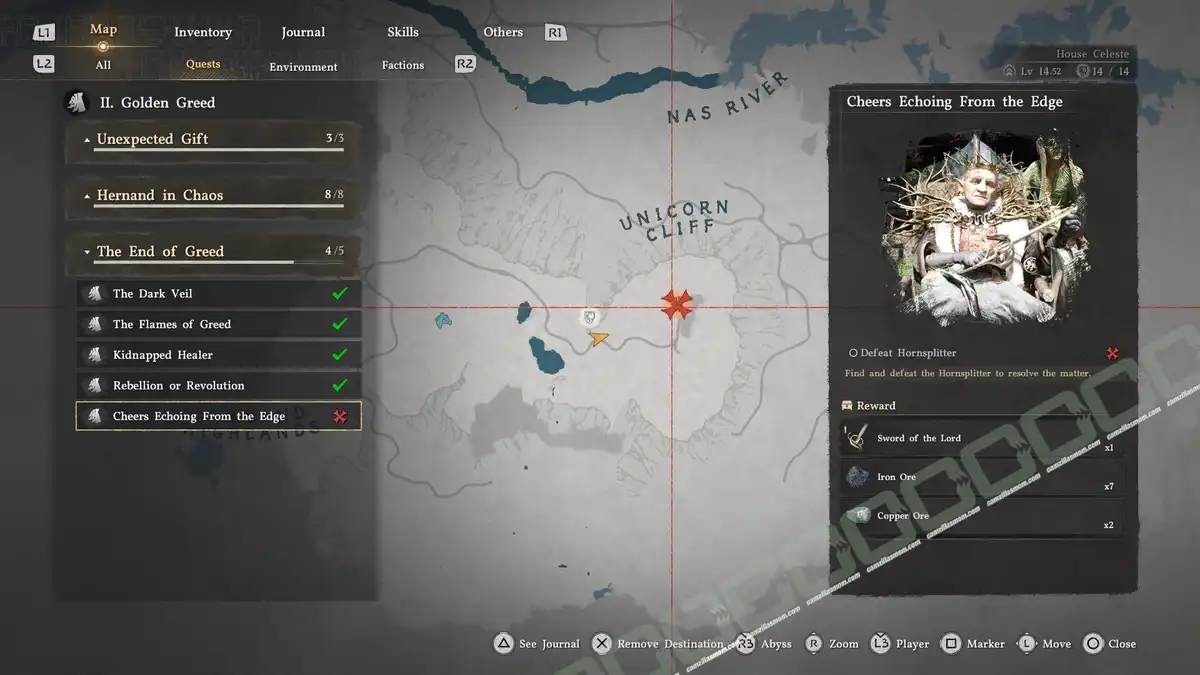
Task: Show the All map filter
Action: click(103, 65)
